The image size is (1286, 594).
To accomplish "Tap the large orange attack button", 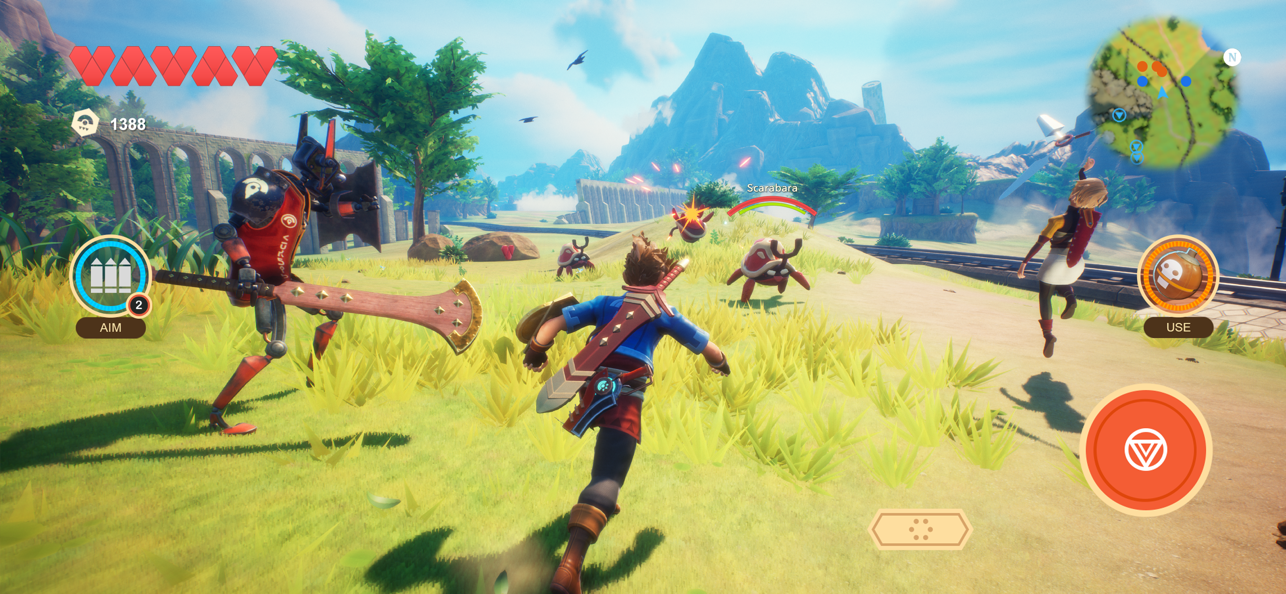I will click(x=1145, y=451).
